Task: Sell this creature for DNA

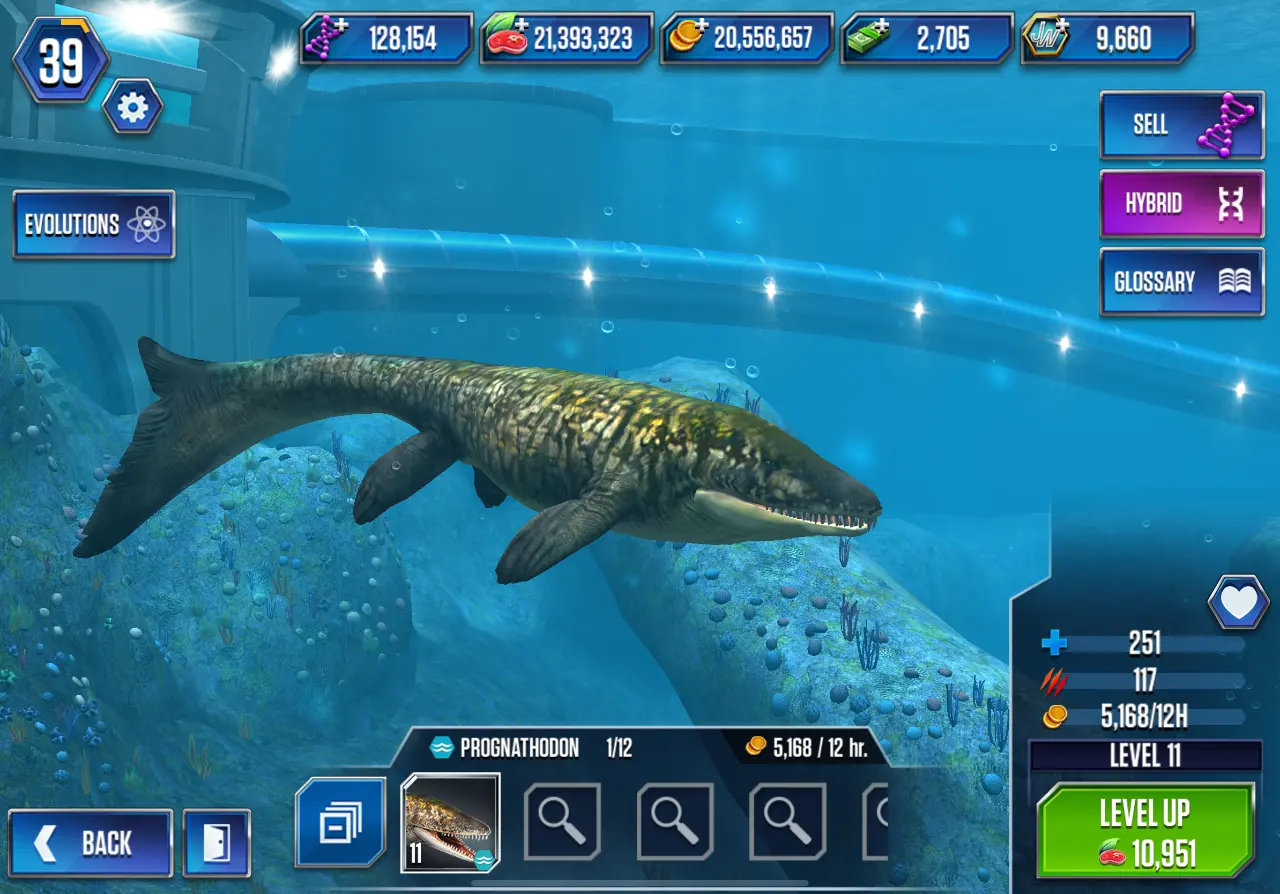Action: pos(1181,124)
